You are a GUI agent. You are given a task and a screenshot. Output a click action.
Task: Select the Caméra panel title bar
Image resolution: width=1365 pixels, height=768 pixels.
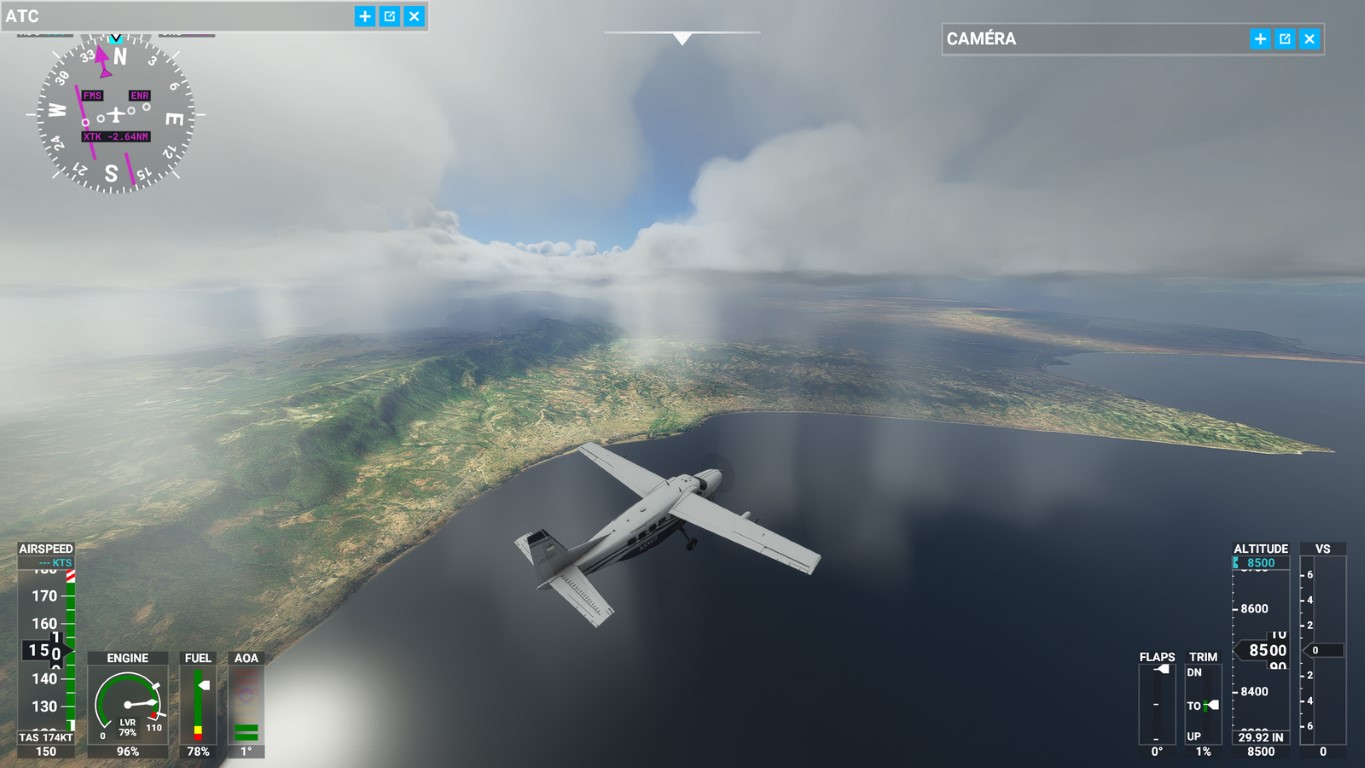click(1090, 39)
